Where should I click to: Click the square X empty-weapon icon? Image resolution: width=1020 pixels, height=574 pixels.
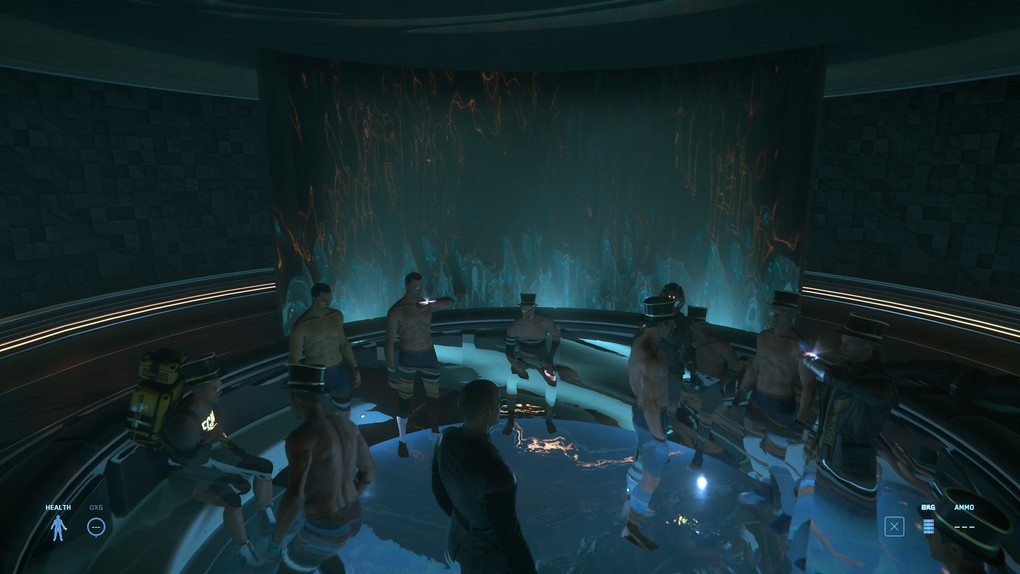(894, 526)
